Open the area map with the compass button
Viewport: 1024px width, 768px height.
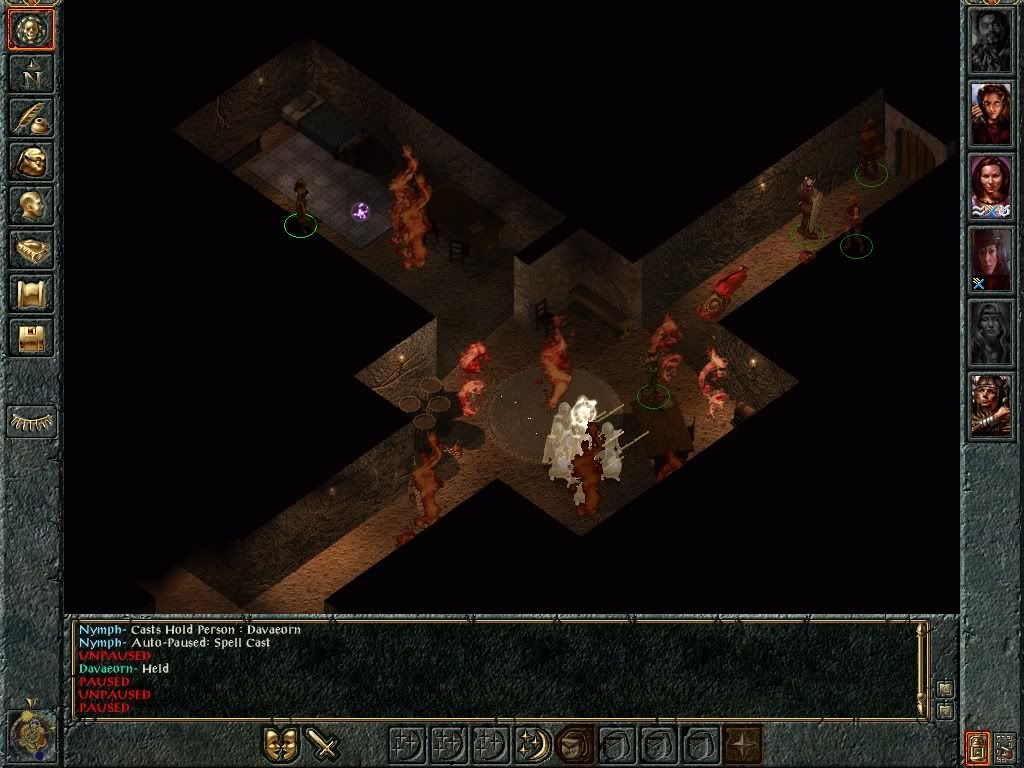coord(31,73)
